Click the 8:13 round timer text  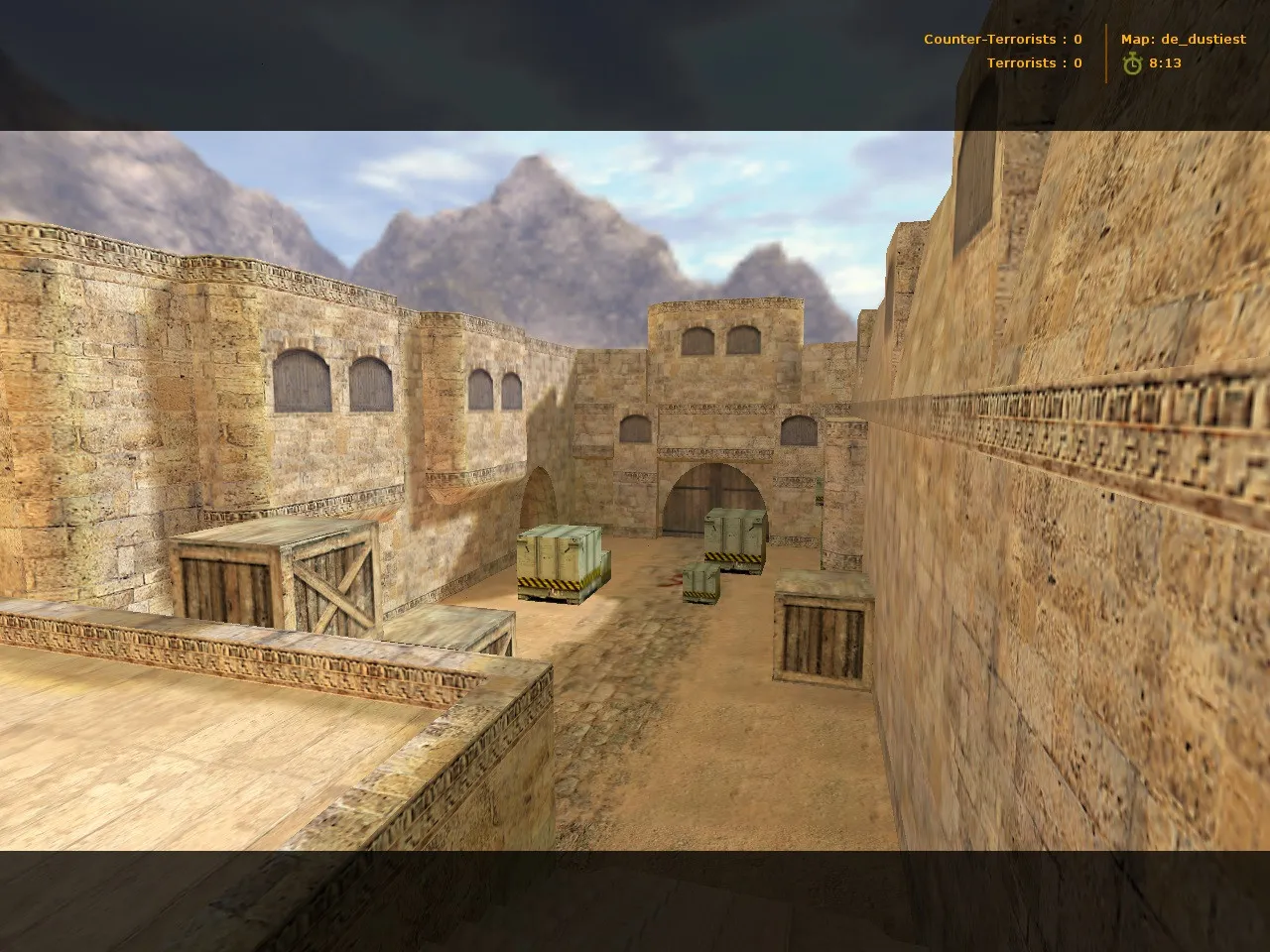coord(1164,62)
